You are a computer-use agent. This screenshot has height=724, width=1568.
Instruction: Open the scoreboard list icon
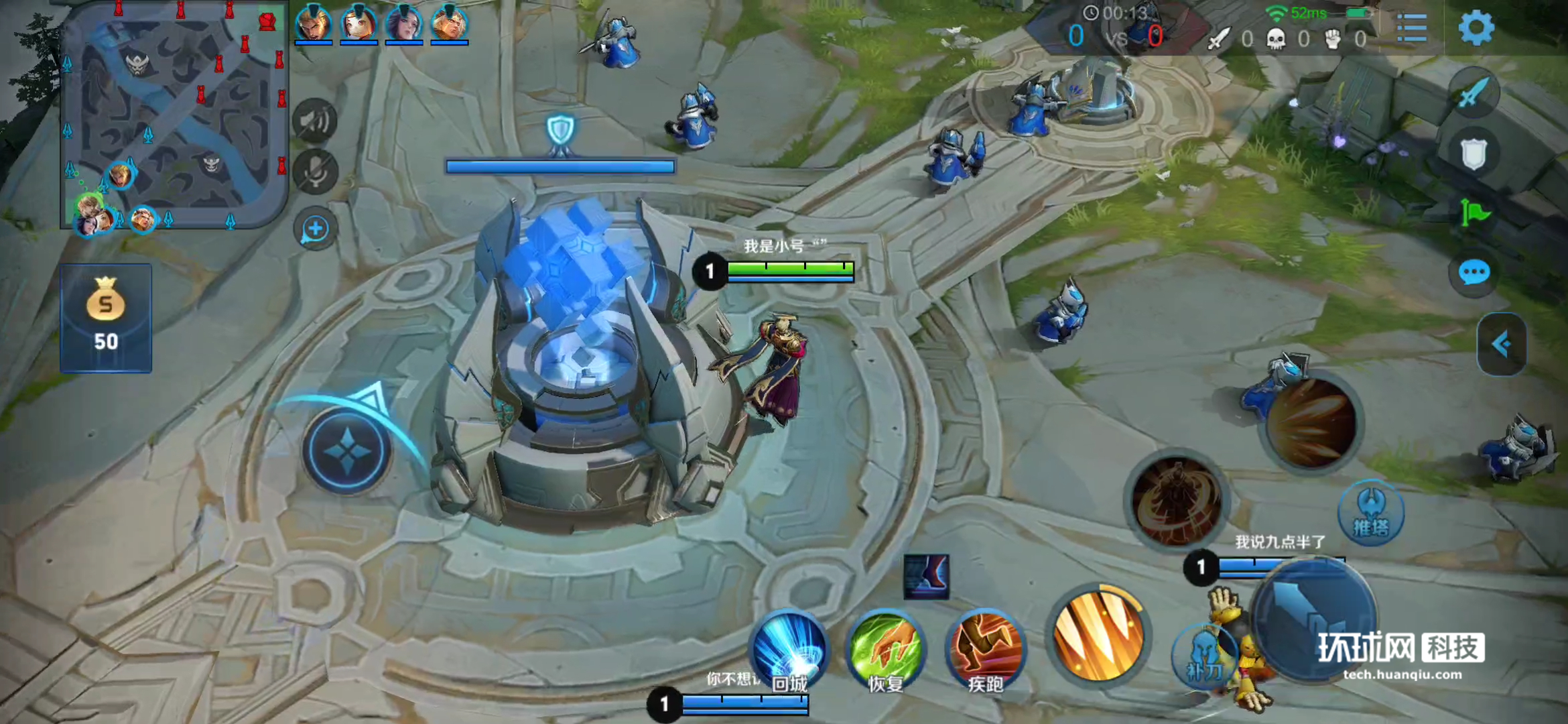(1412, 28)
